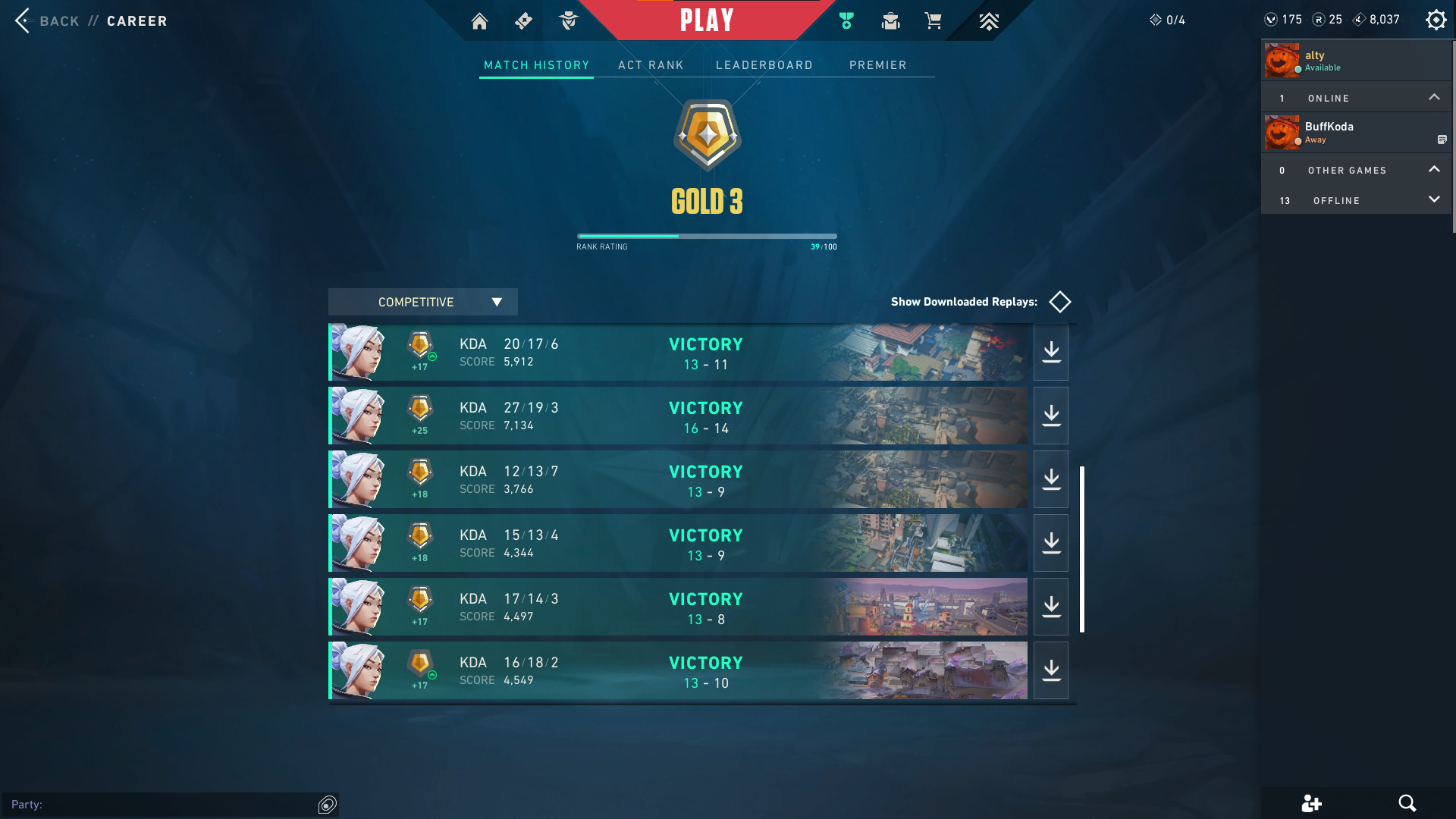Screen dimensions: 1456x819
Task: Open the LEADERBOARD tab
Action: point(764,65)
